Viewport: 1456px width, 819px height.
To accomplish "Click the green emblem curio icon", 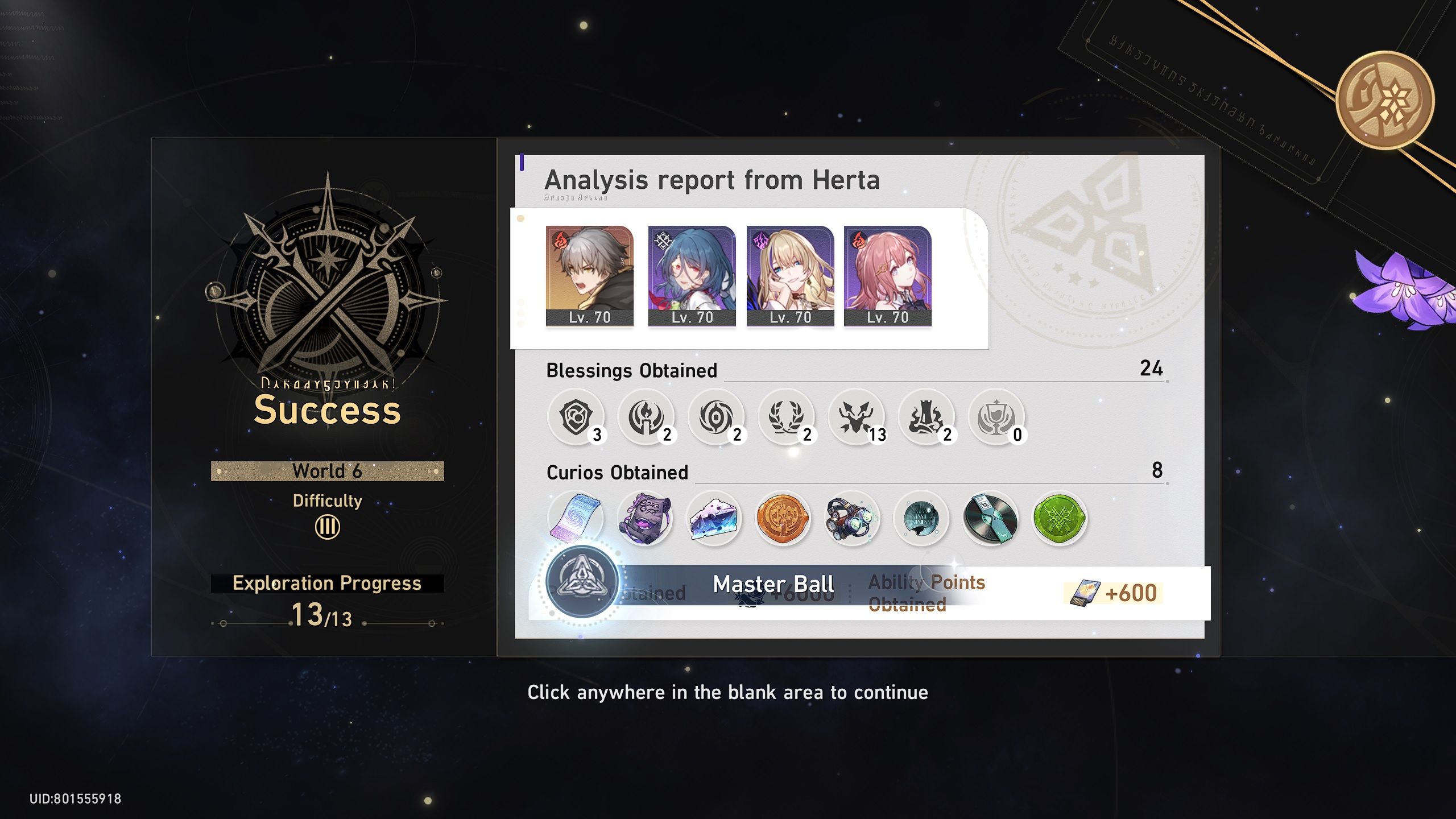I will [1060, 518].
